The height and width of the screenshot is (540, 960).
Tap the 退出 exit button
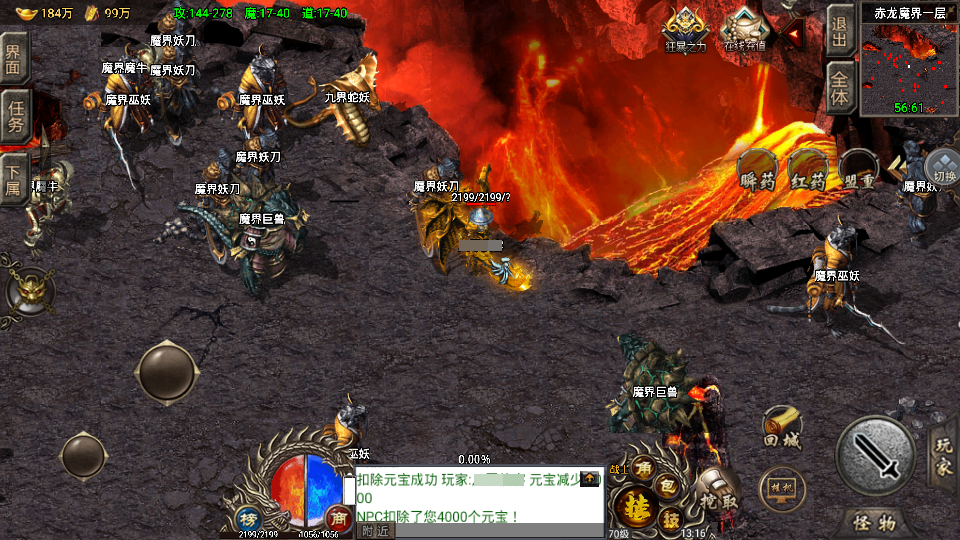(x=840, y=32)
